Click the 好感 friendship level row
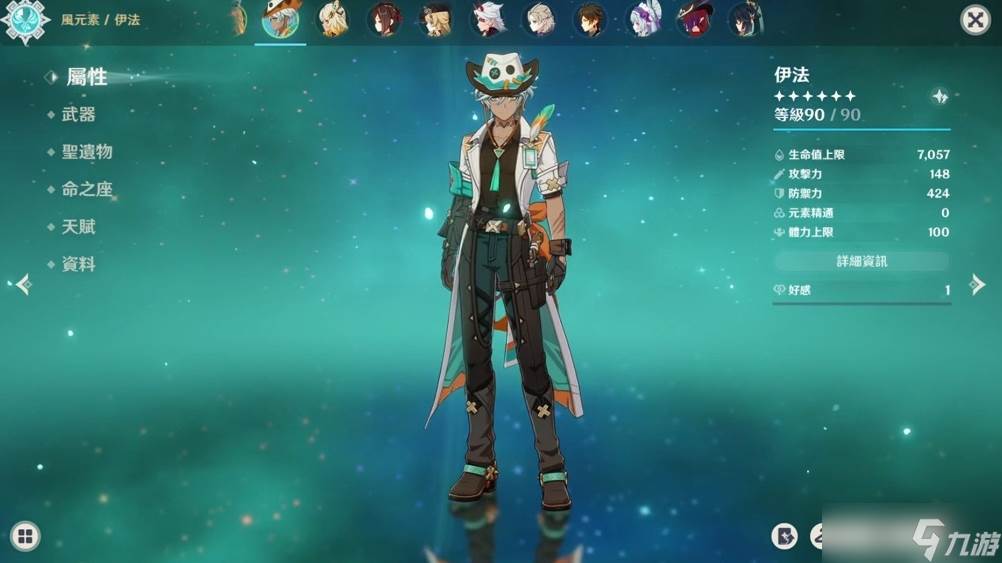This screenshot has height=563, width=1002. coord(861,290)
